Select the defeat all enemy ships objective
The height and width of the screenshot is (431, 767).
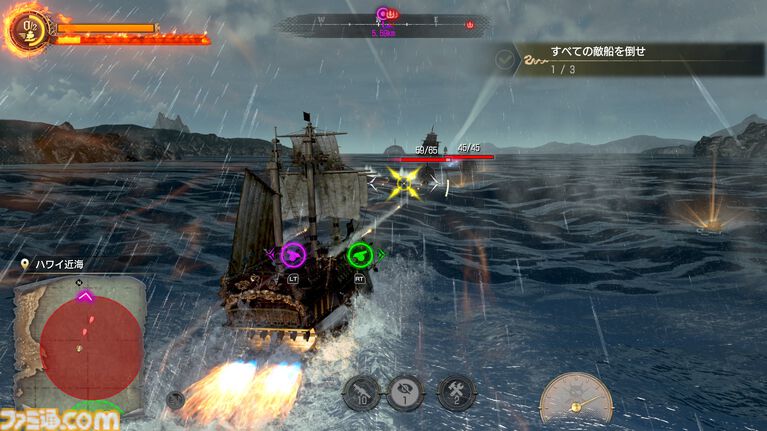click(x=632, y=60)
